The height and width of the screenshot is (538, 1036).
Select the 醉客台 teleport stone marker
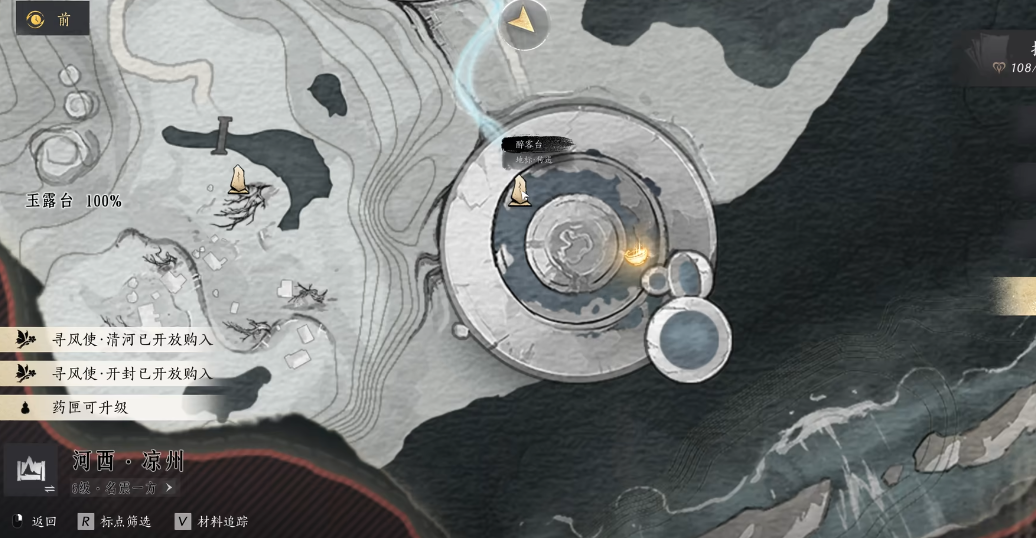(x=519, y=190)
